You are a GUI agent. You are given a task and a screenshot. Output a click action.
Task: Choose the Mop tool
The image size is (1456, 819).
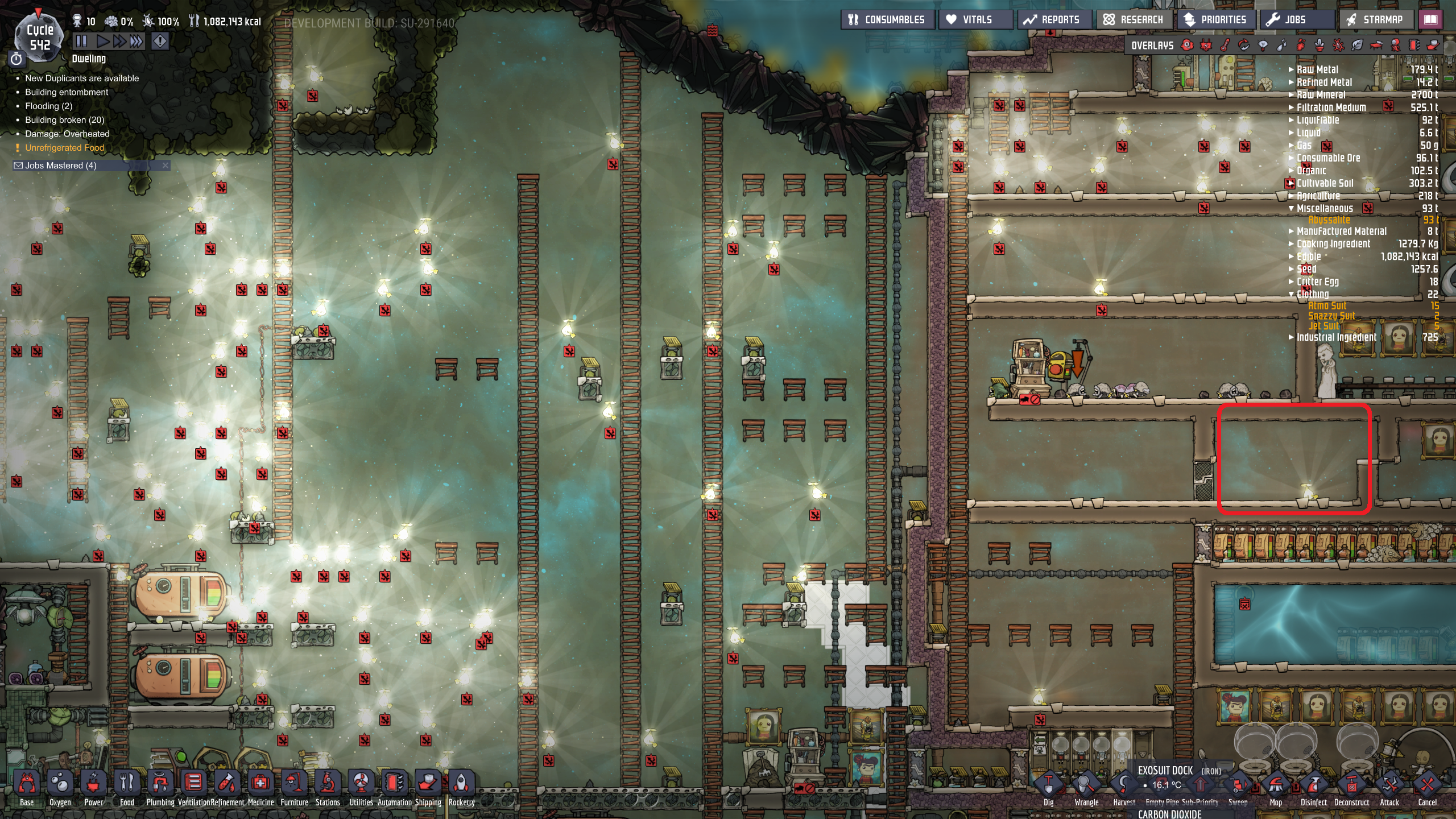pos(1276,788)
